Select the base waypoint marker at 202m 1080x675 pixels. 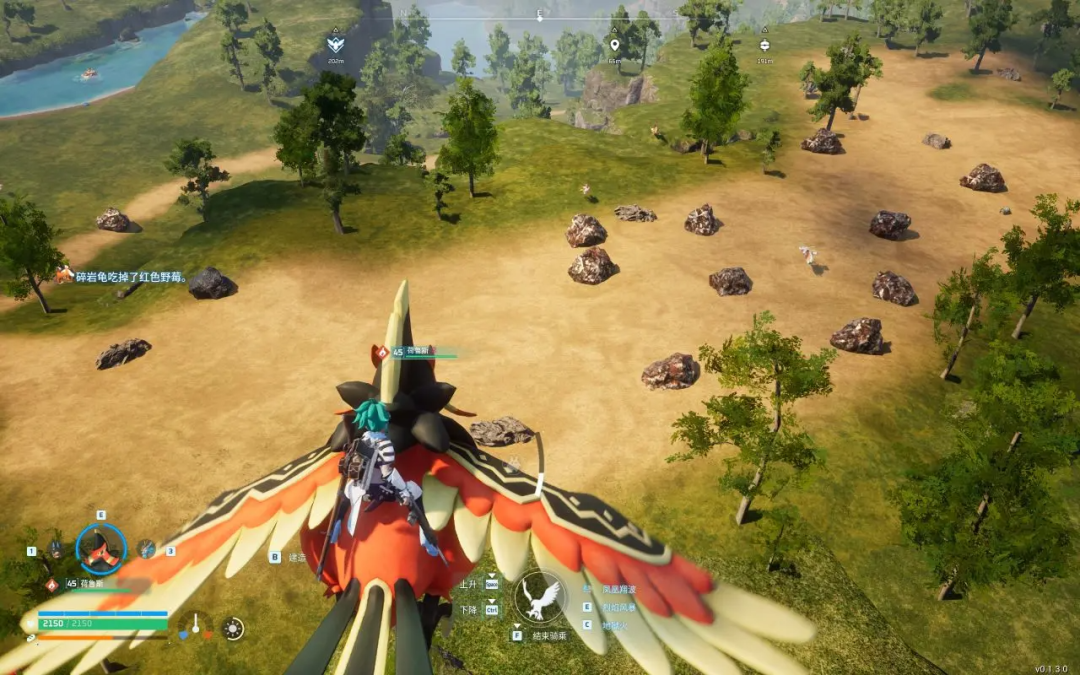(x=335, y=44)
